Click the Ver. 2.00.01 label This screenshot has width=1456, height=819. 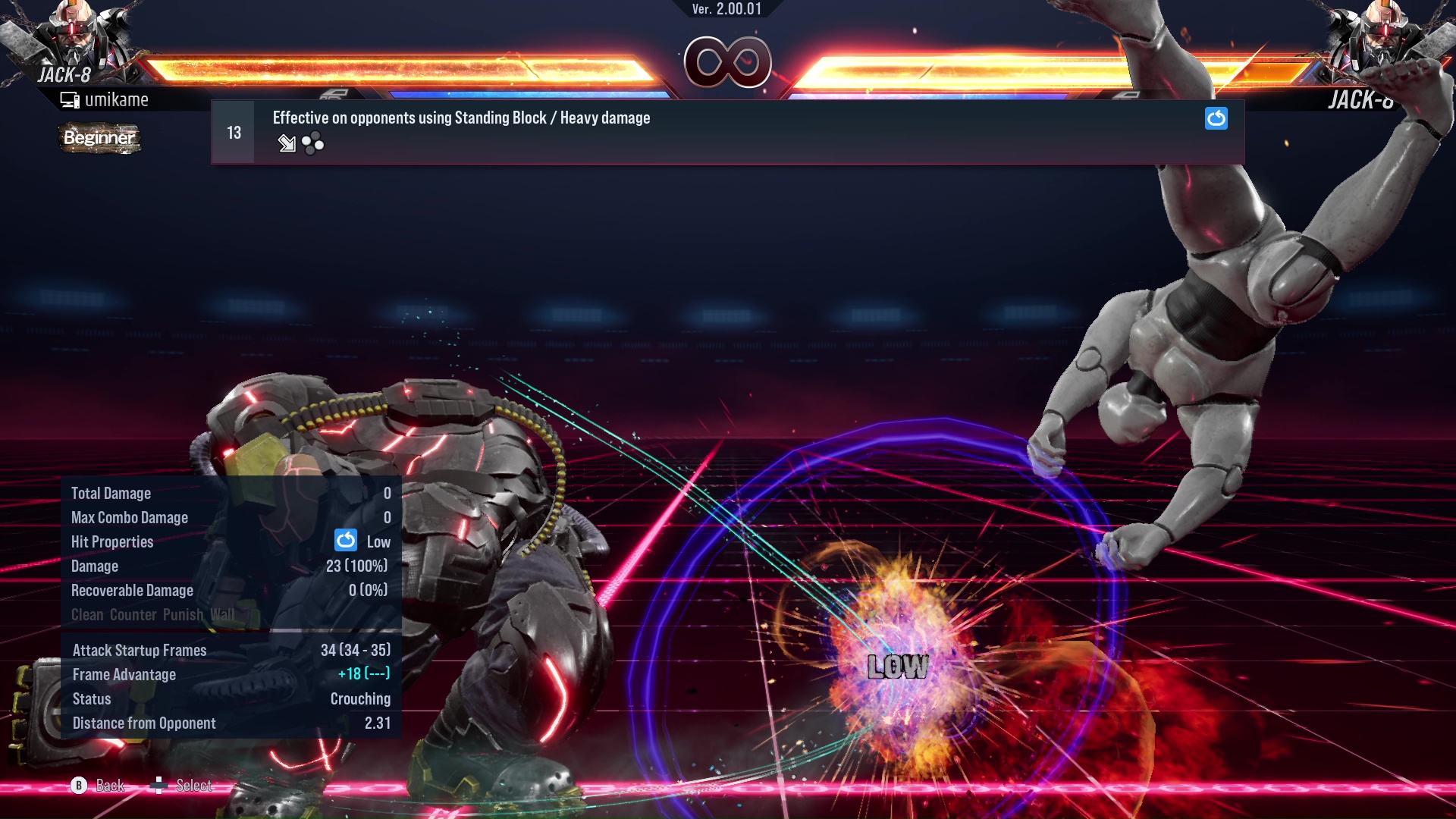click(726, 10)
